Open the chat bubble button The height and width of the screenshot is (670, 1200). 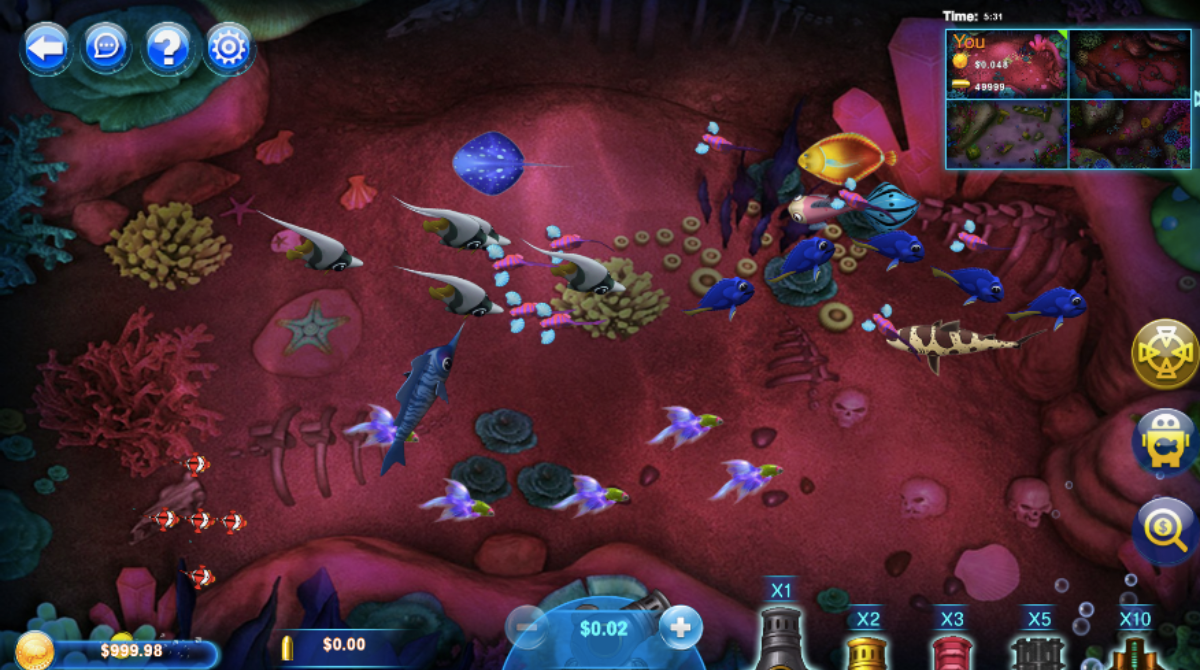[x=106, y=47]
